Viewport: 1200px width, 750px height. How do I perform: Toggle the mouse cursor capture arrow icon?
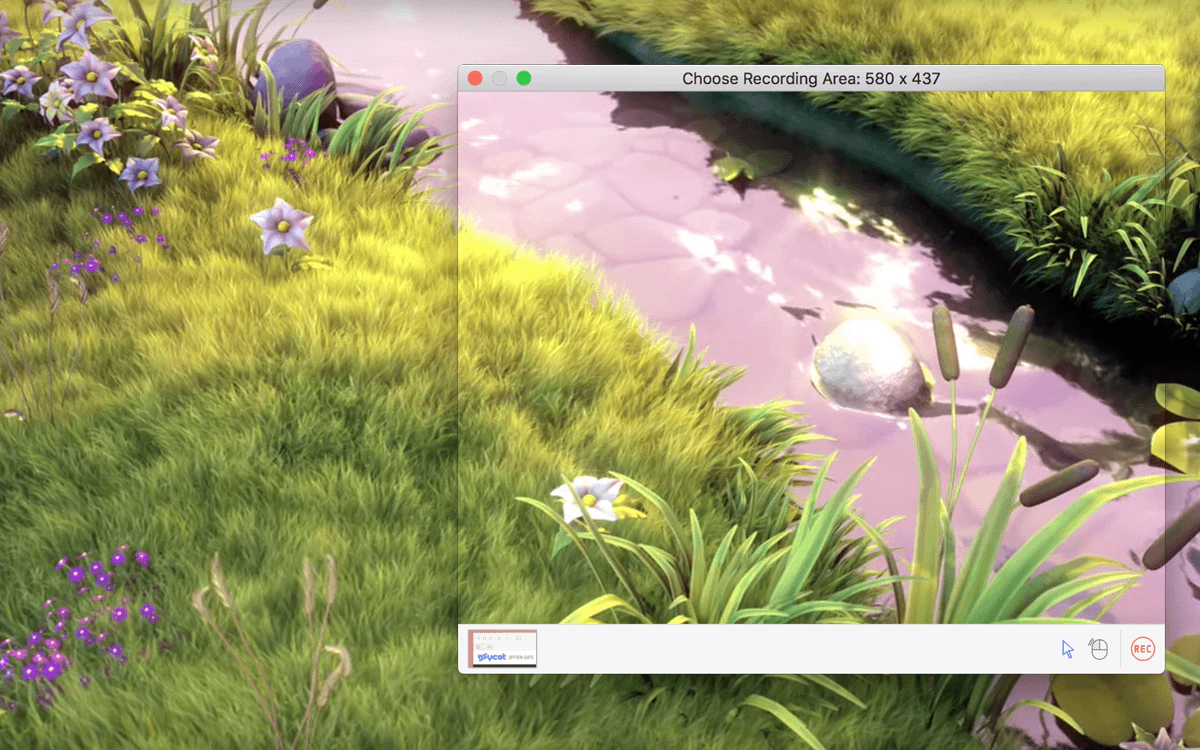tap(1067, 649)
